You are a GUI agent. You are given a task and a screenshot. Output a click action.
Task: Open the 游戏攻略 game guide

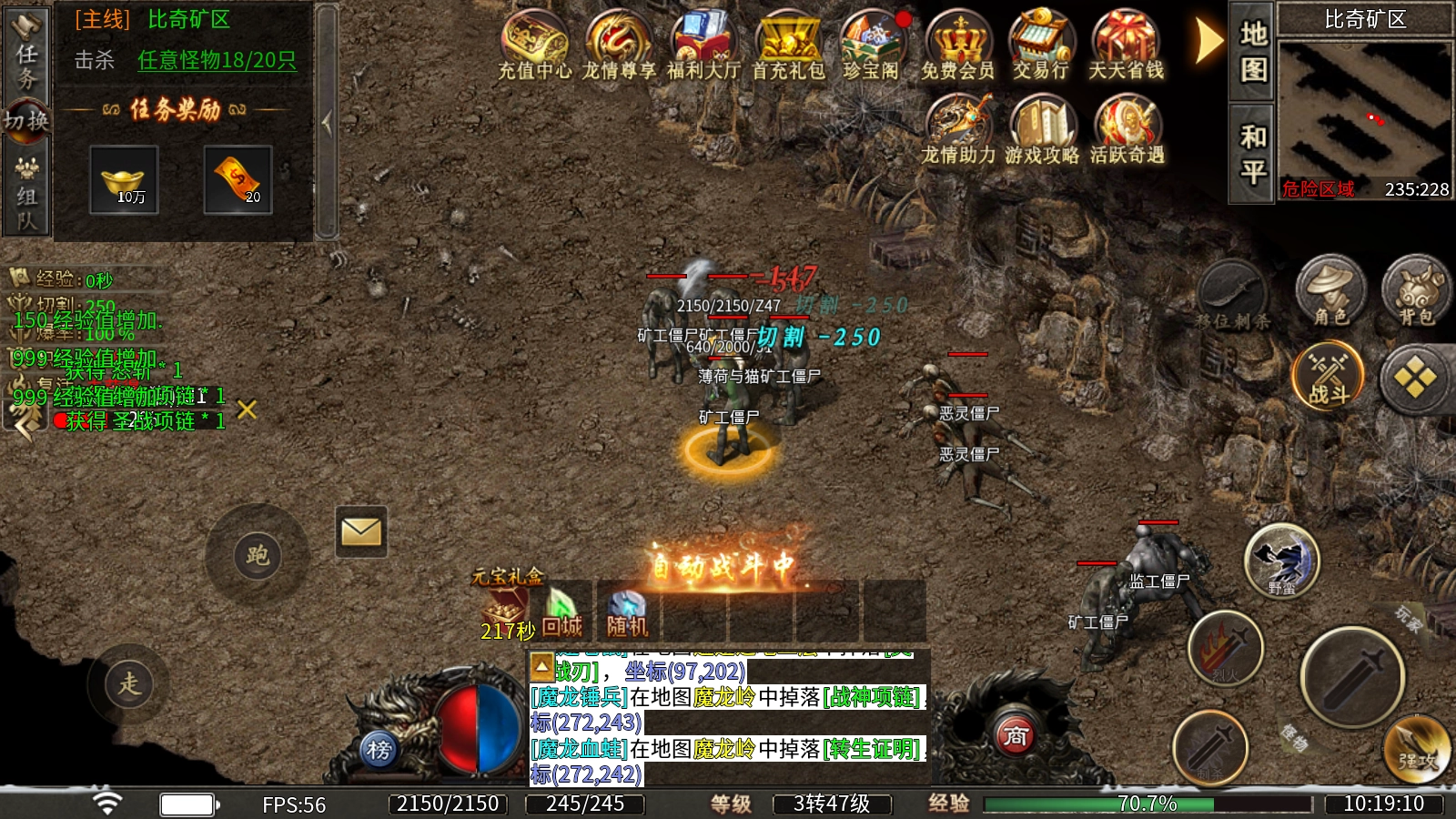click(x=1042, y=130)
